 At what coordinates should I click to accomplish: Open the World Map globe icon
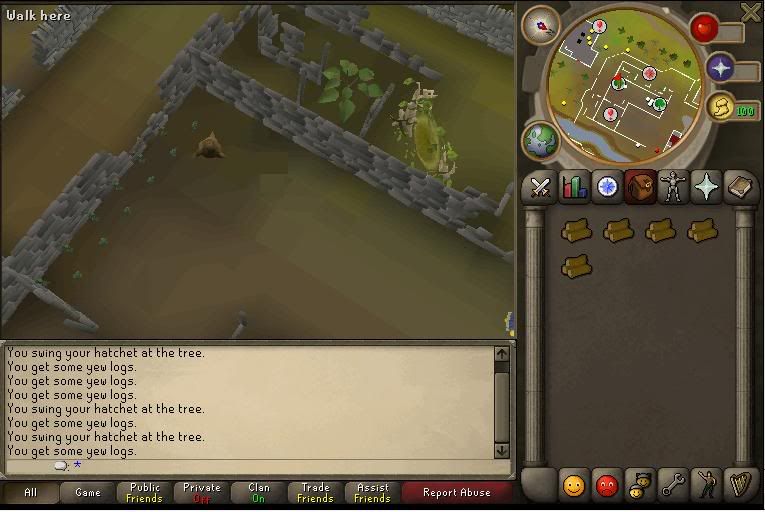coord(539,140)
